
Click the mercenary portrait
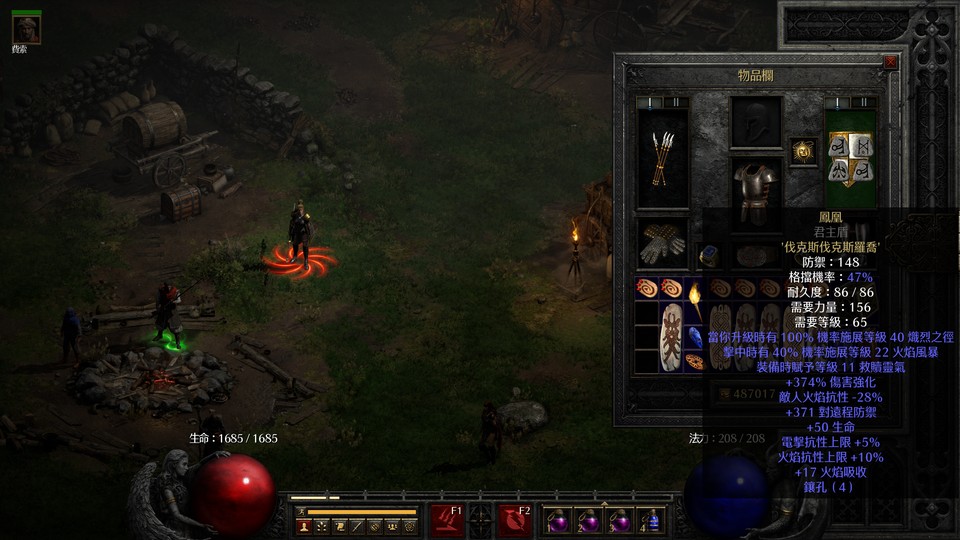click(x=26, y=29)
